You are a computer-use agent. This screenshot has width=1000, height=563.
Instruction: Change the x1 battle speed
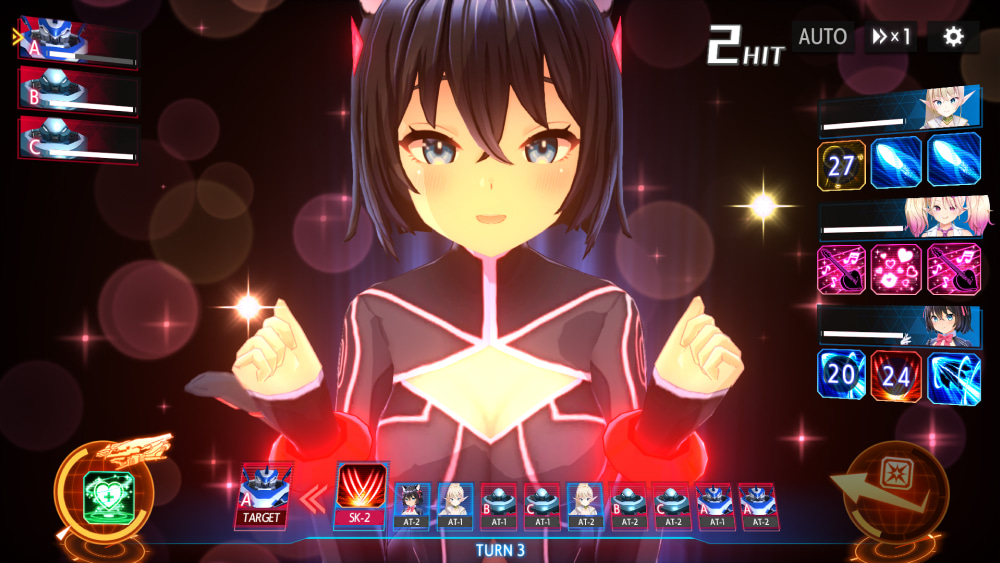(x=891, y=37)
